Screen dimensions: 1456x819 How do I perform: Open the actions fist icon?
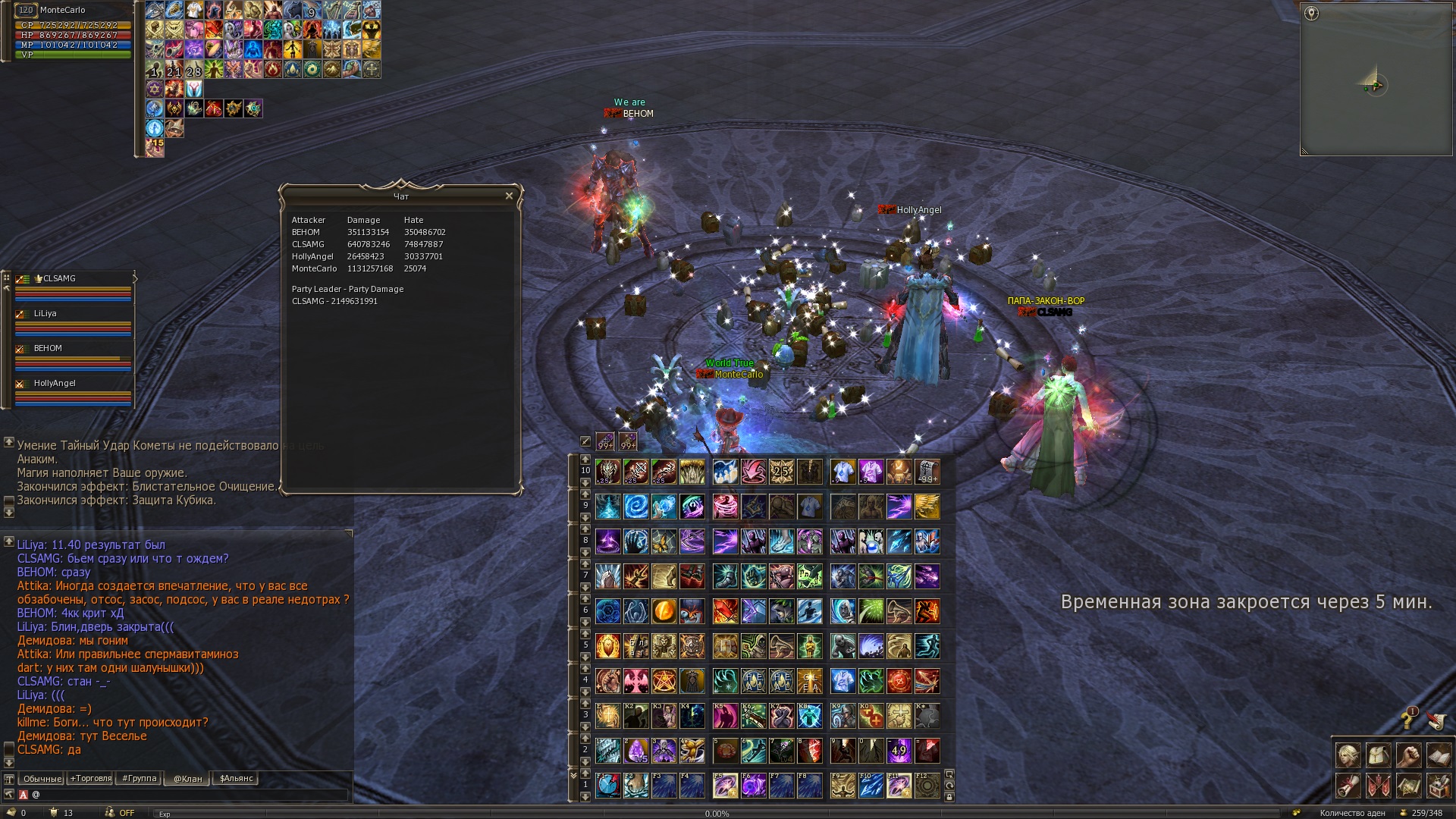click(1408, 755)
